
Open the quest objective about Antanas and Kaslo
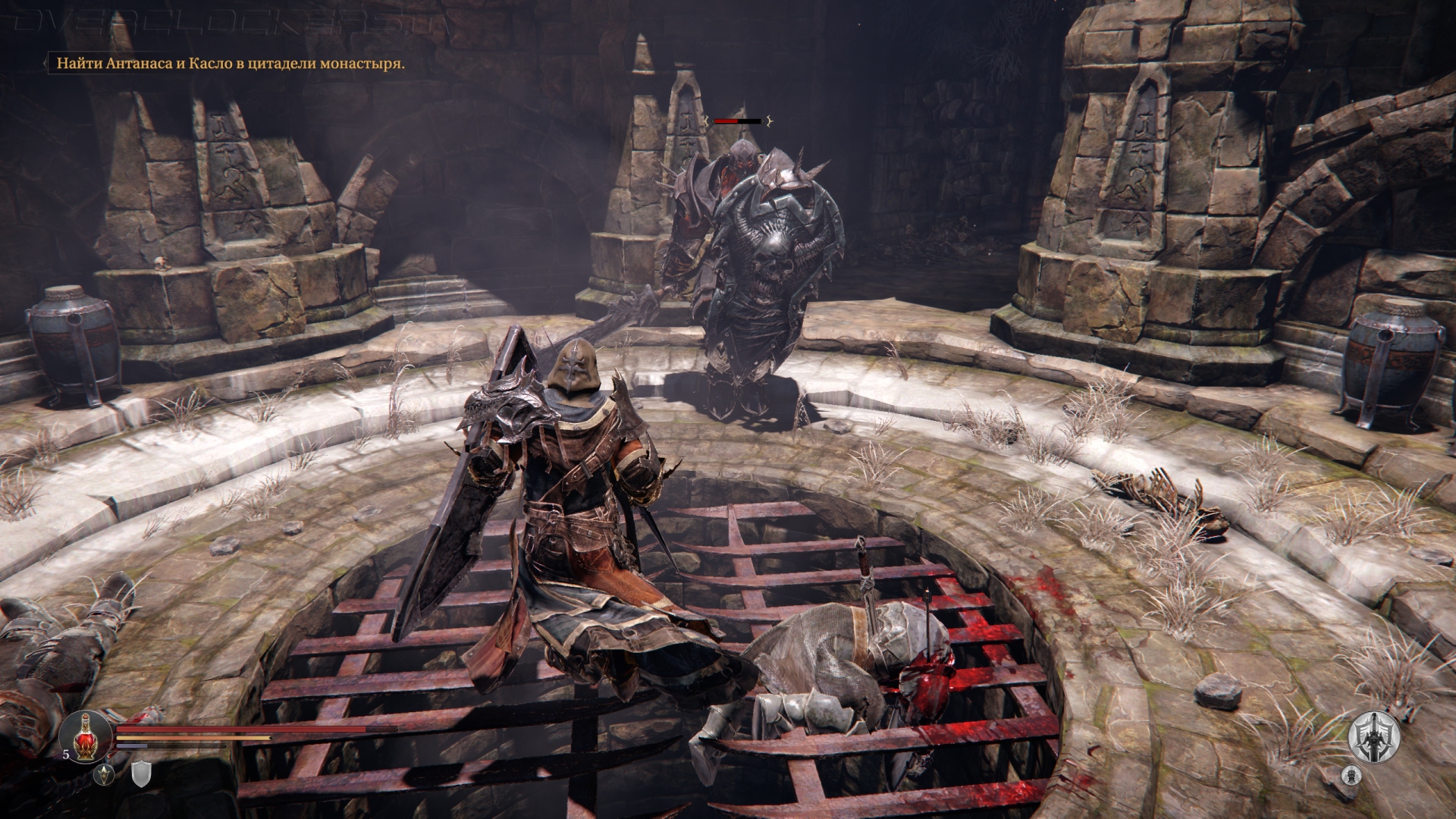point(227,63)
